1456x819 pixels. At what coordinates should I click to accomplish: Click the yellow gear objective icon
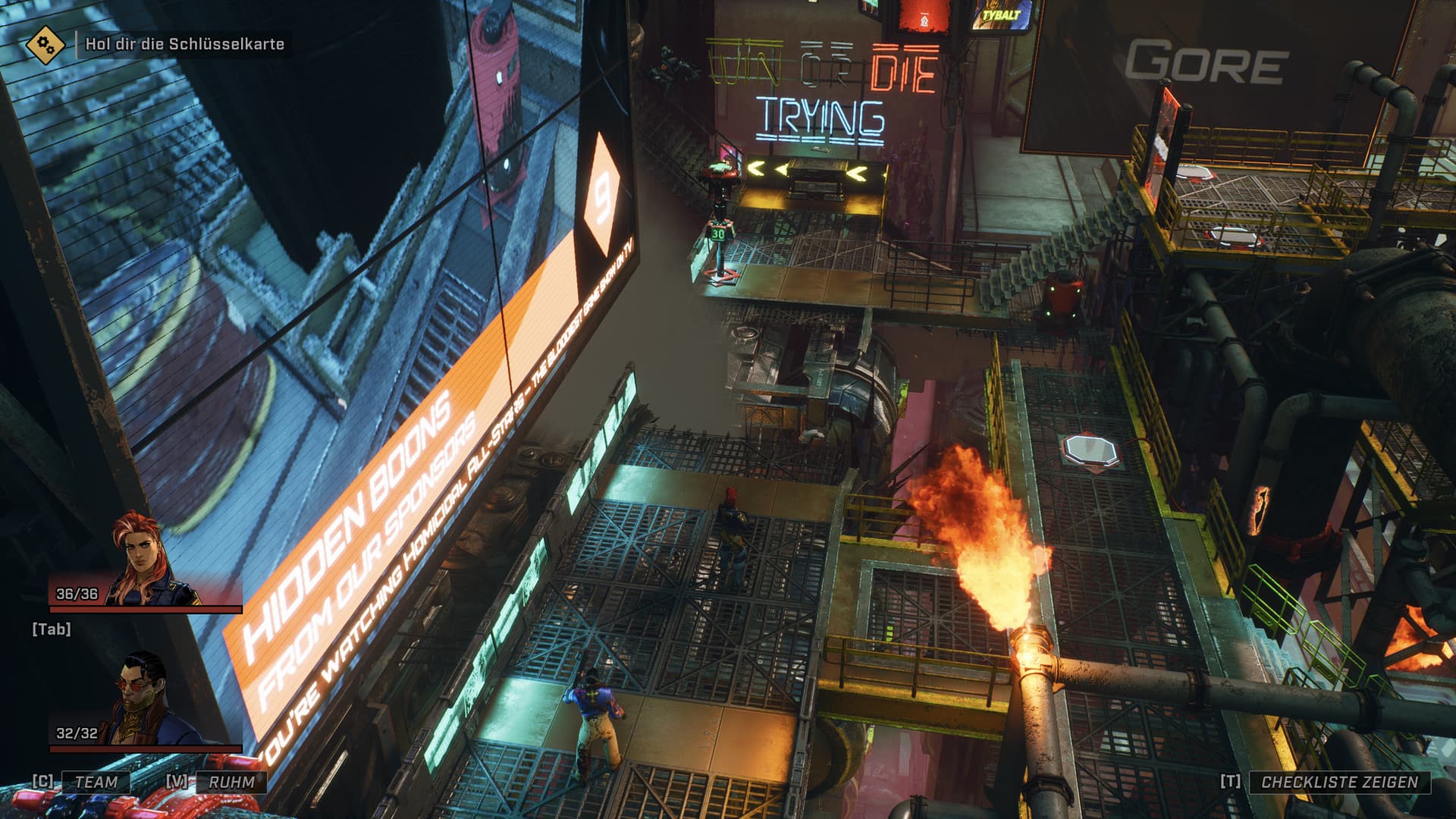pyautogui.click(x=45, y=44)
